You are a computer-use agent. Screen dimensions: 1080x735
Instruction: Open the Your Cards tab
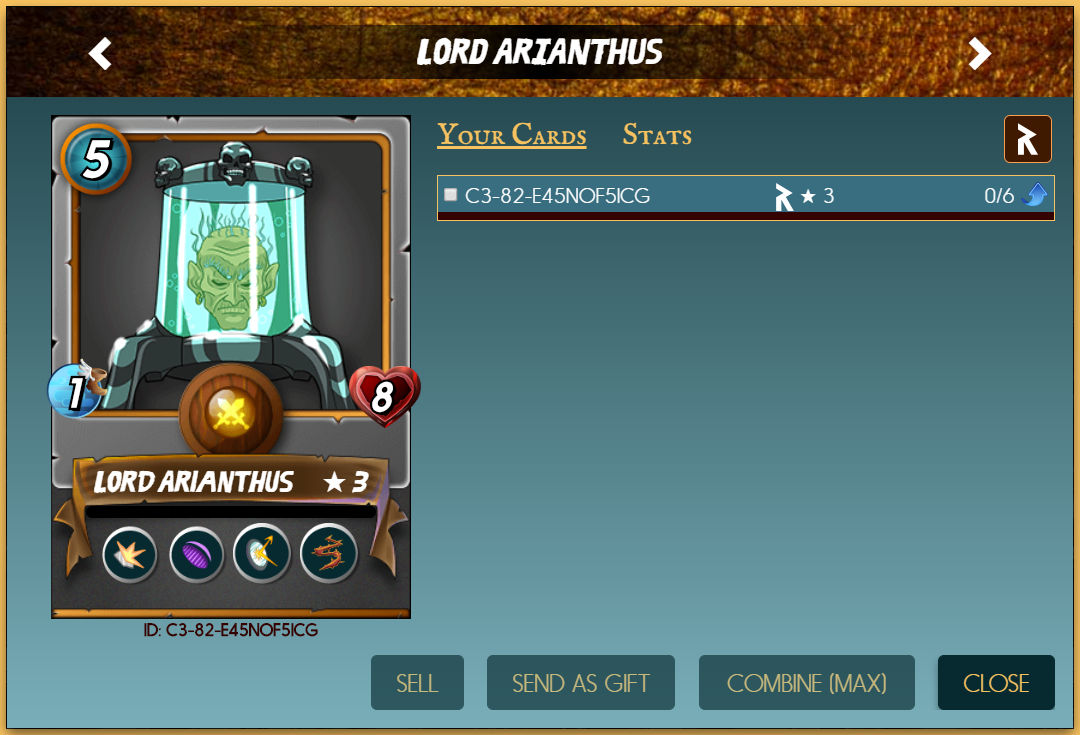pyautogui.click(x=511, y=135)
